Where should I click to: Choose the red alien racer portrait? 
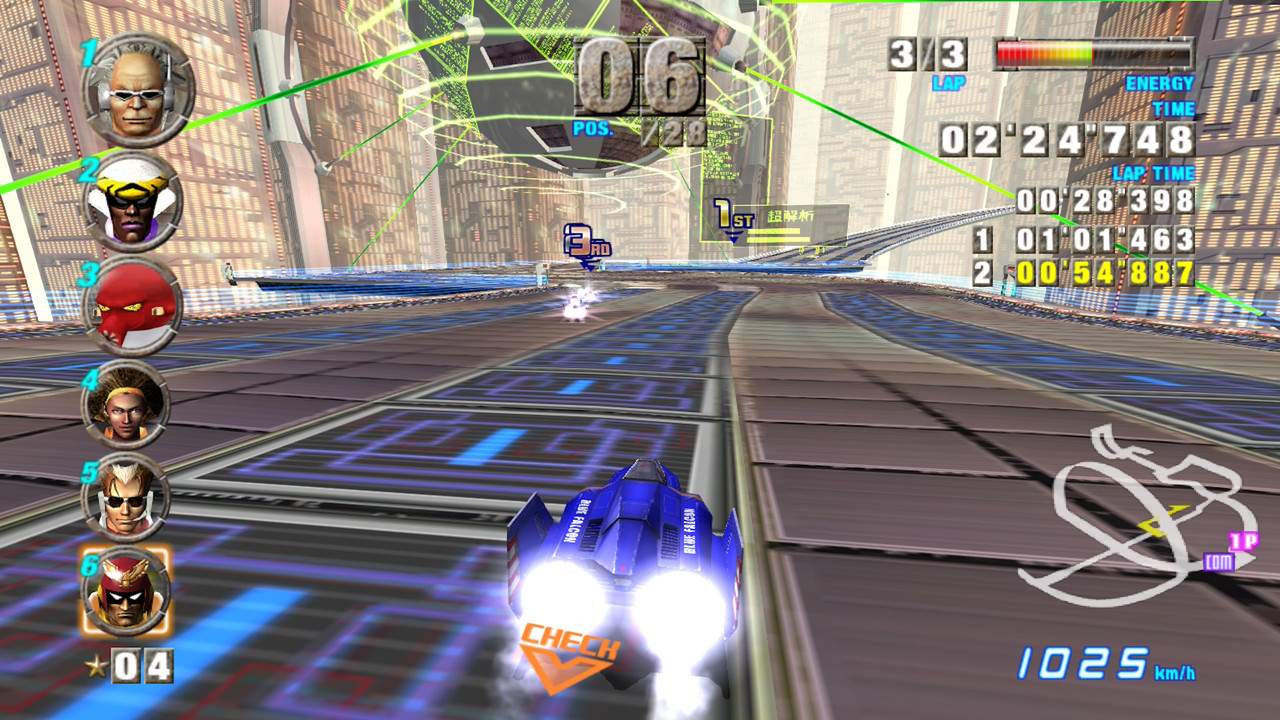pos(132,306)
